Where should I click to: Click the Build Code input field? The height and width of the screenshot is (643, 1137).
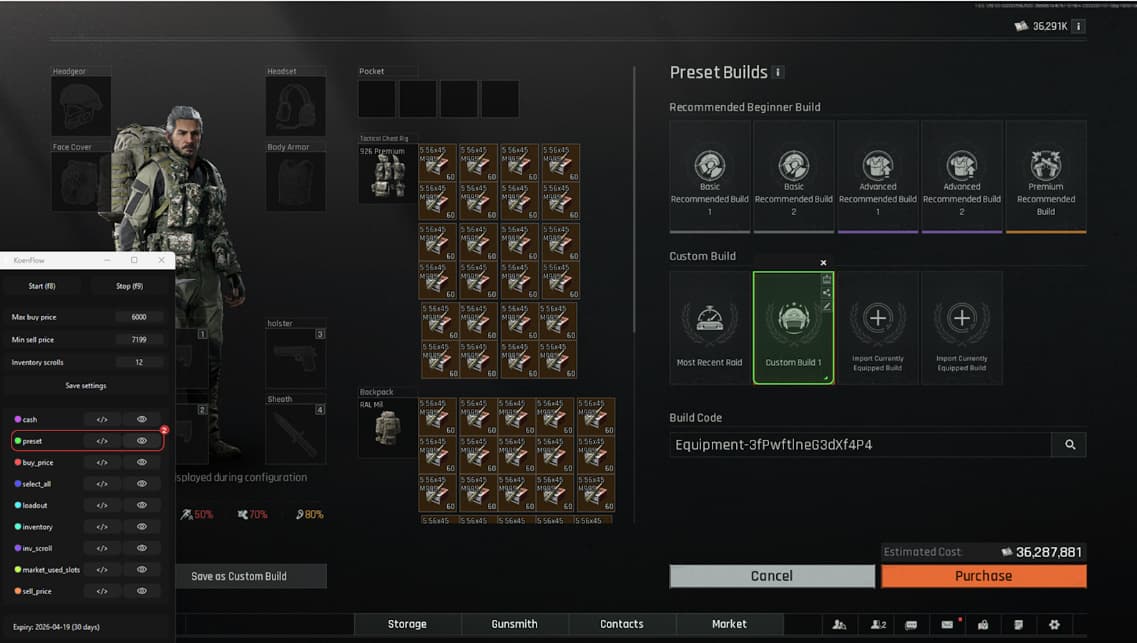[860, 445]
